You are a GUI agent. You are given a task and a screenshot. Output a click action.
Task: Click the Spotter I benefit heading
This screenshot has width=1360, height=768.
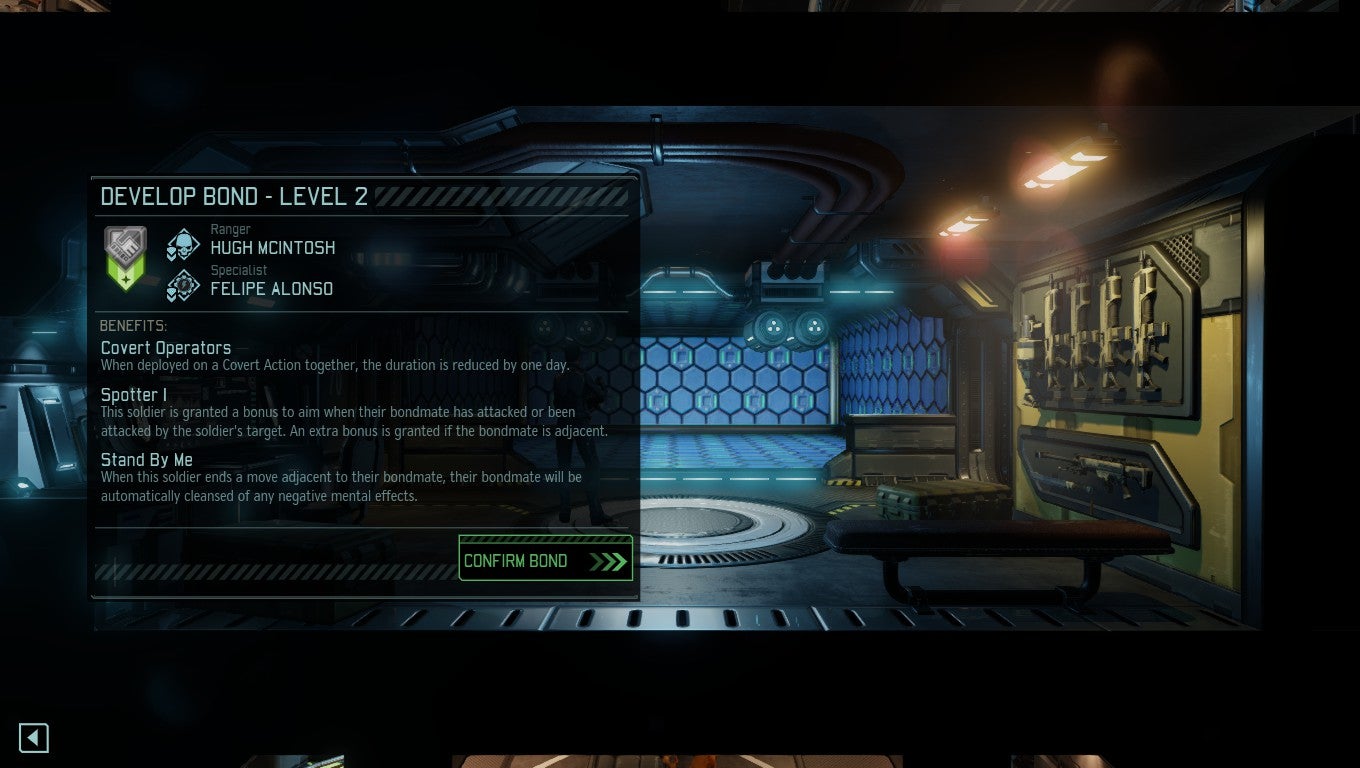(132, 394)
